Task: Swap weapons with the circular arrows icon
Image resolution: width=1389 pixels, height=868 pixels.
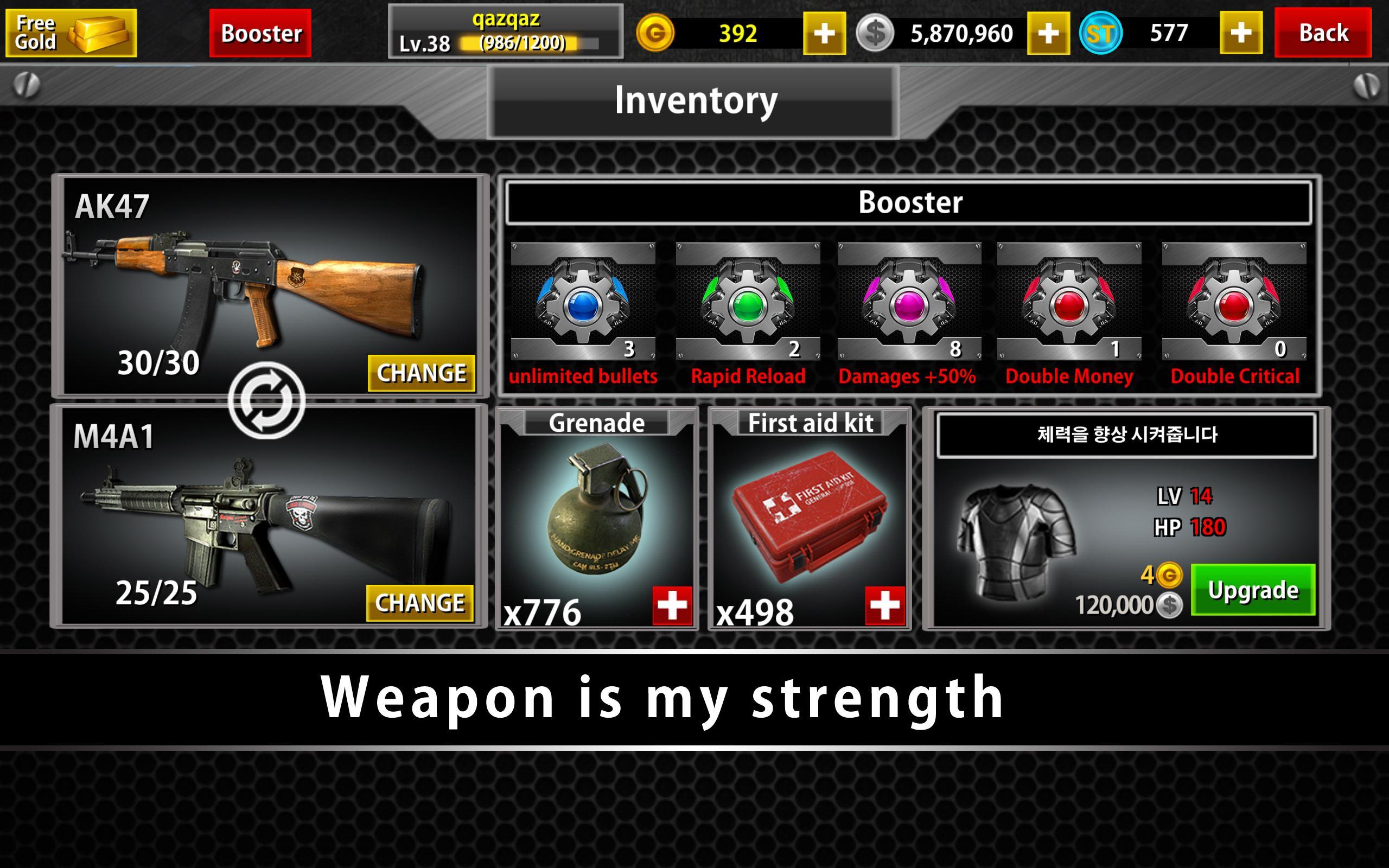Action: click(x=266, y=400)
